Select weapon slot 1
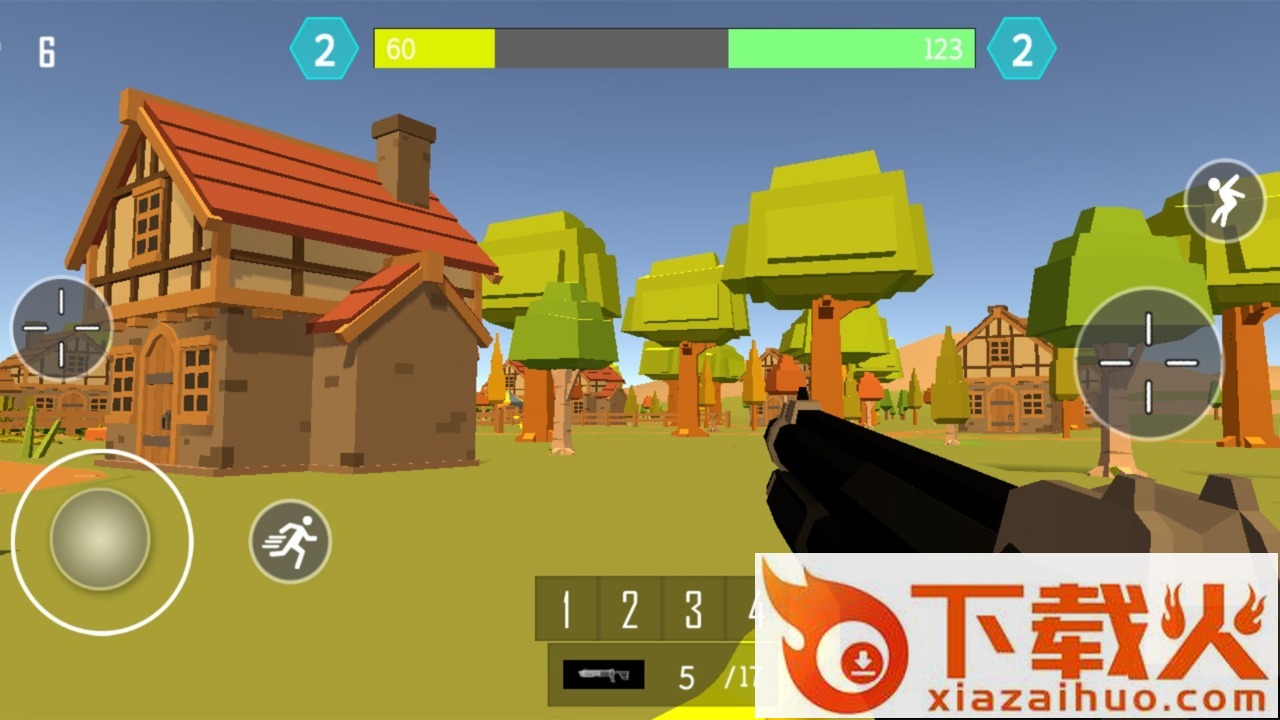Screen dimensions: 1280x720 566,608
